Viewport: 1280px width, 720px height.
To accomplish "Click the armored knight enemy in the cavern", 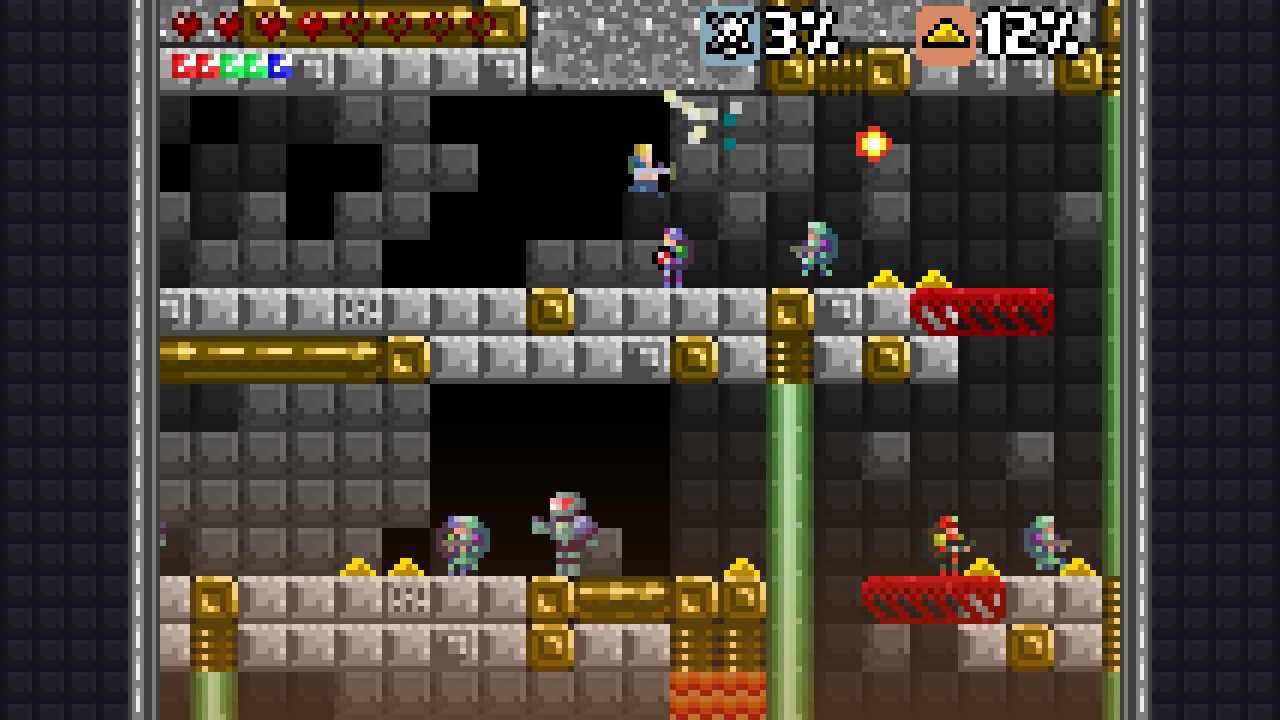I will pos(565,525).
